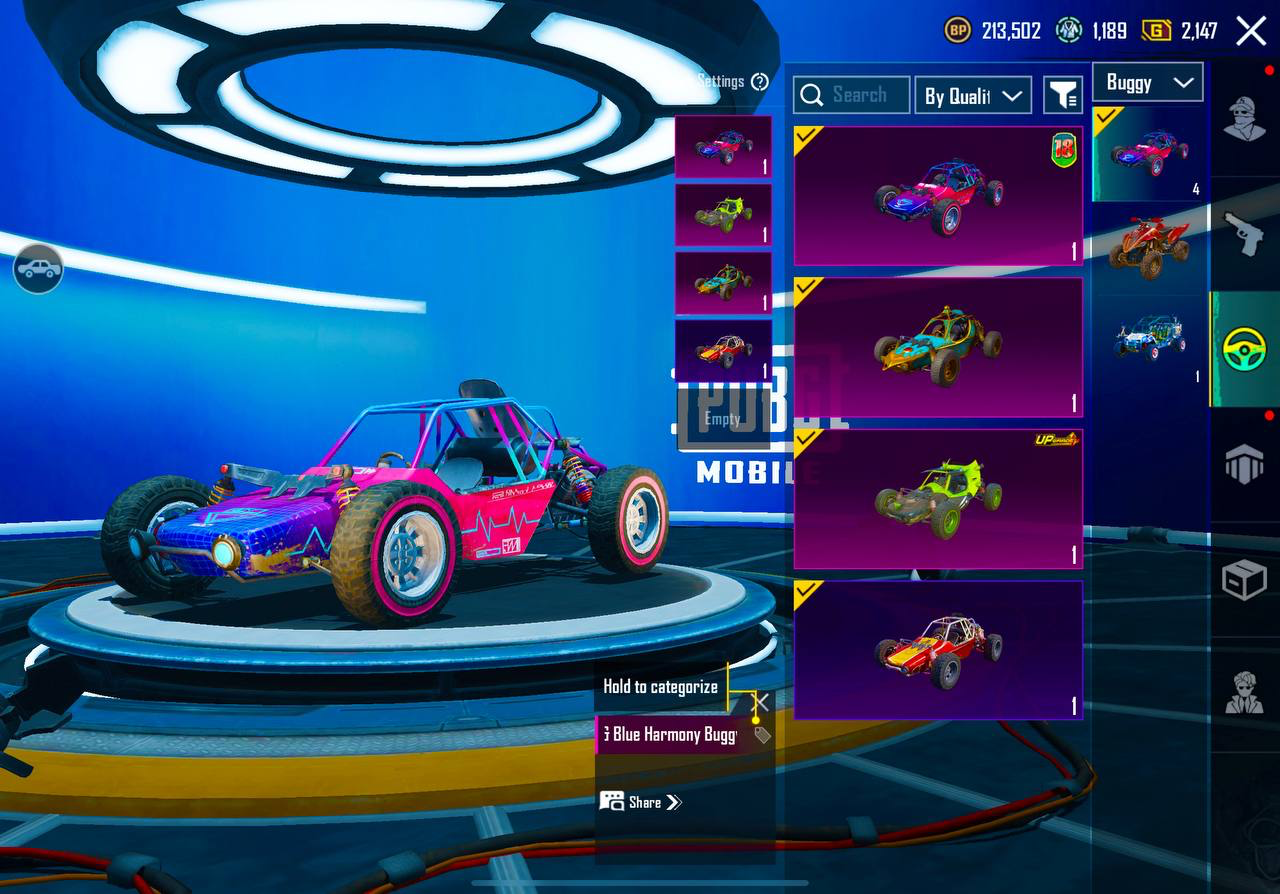Open the Settings help question mark

click(760, 82)
